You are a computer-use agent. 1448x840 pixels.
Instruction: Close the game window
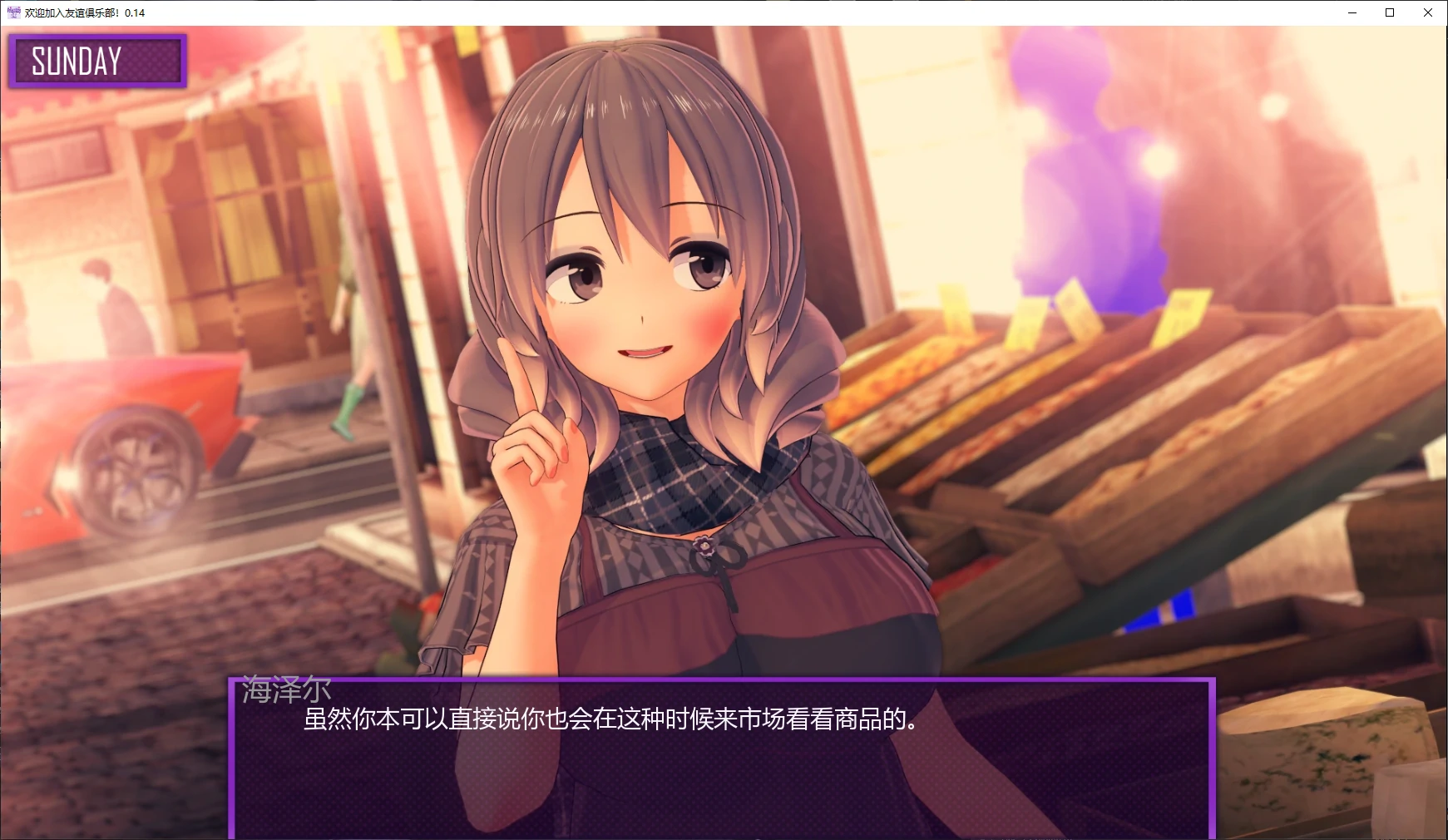[1427, 12]
